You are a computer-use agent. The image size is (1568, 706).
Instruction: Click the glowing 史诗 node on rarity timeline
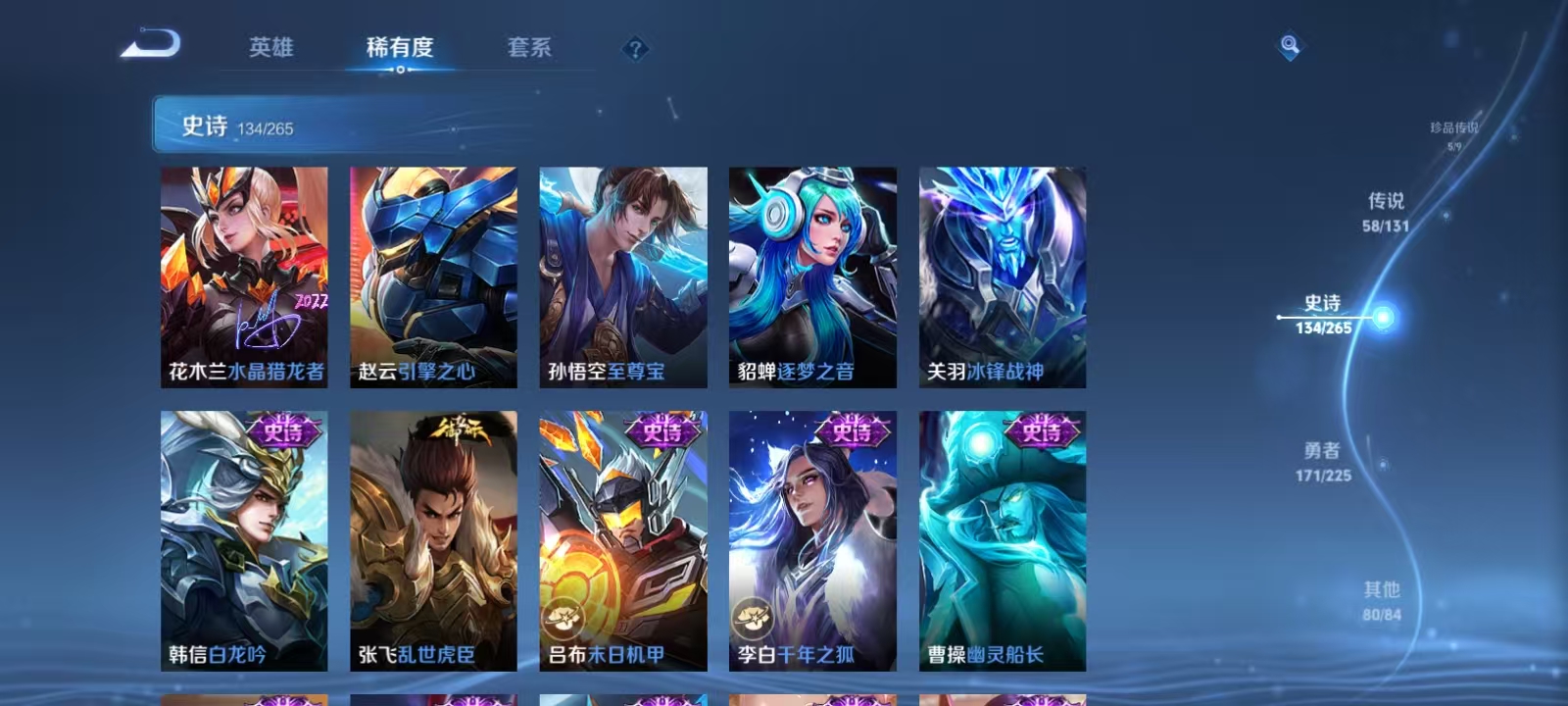pyautogui.click(x=1382, y=317)
